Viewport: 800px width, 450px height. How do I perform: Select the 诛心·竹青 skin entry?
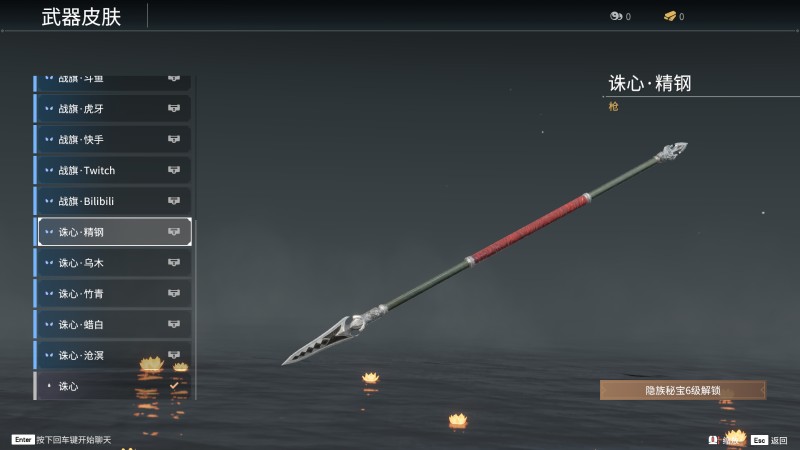(113, 294)
